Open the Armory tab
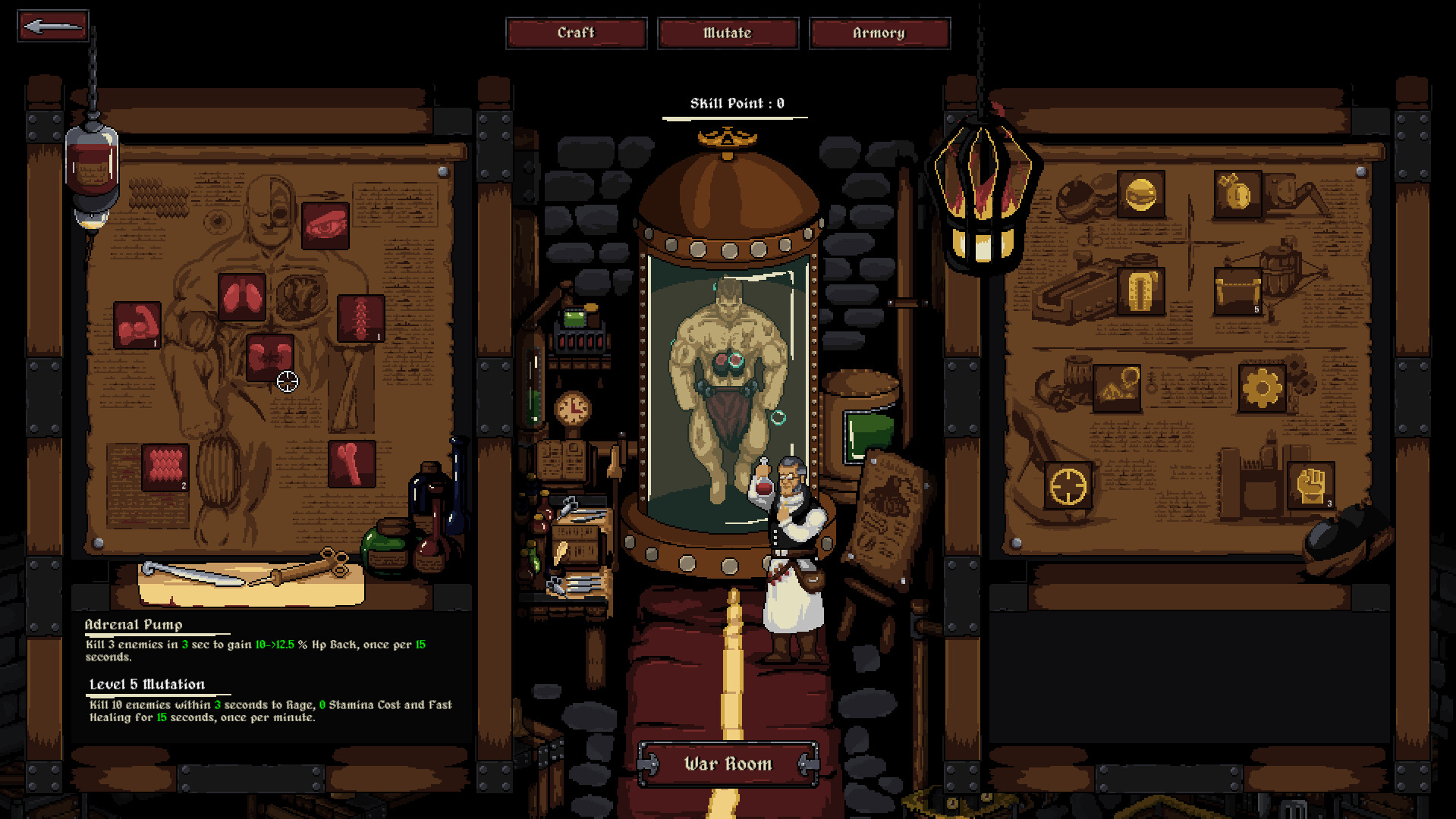Screen dimensions: 1456x819 click(880, 33)
